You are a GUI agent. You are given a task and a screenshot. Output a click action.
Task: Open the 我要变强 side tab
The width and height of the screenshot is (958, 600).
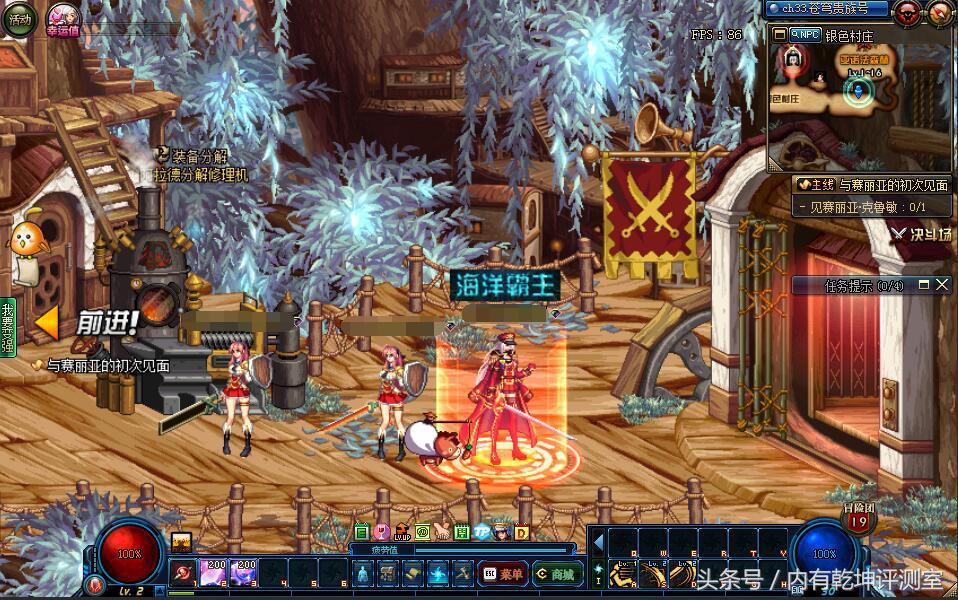coord(8,326)
